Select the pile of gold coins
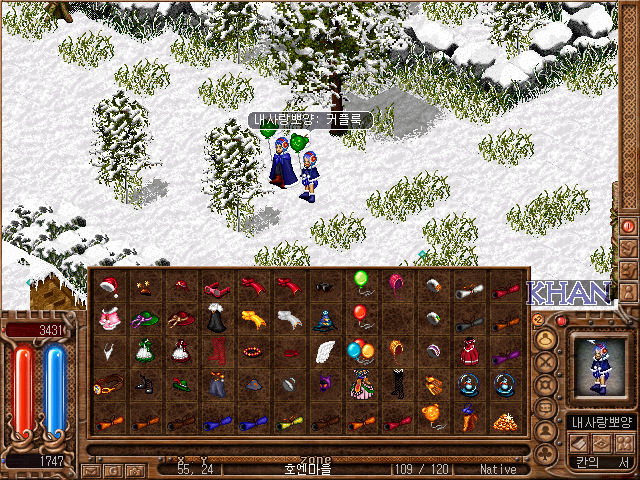 pos(505,420)
